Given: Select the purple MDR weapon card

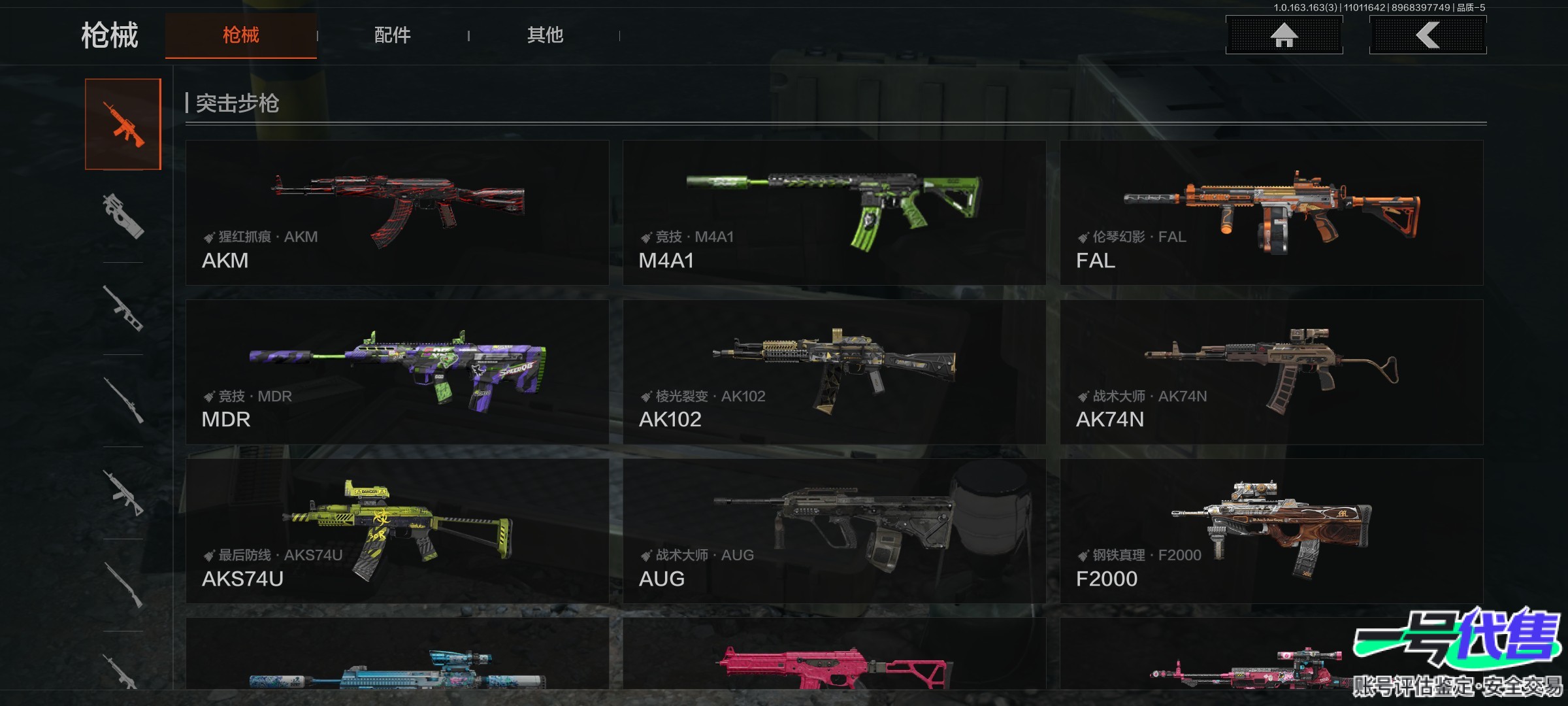Looking at the screenshot, I should click(x=397, y=372).
